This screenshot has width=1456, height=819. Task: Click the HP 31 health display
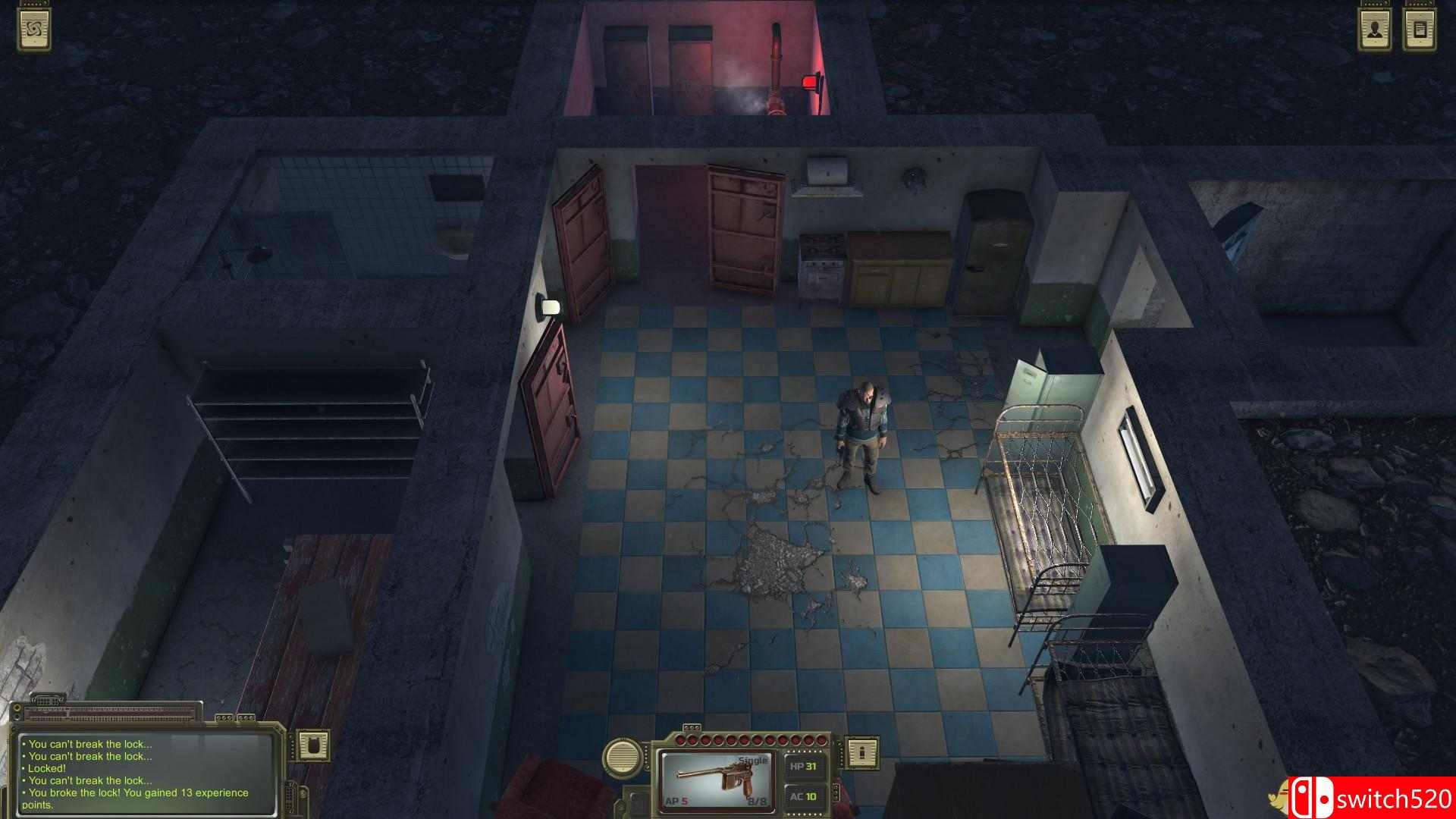804,766
